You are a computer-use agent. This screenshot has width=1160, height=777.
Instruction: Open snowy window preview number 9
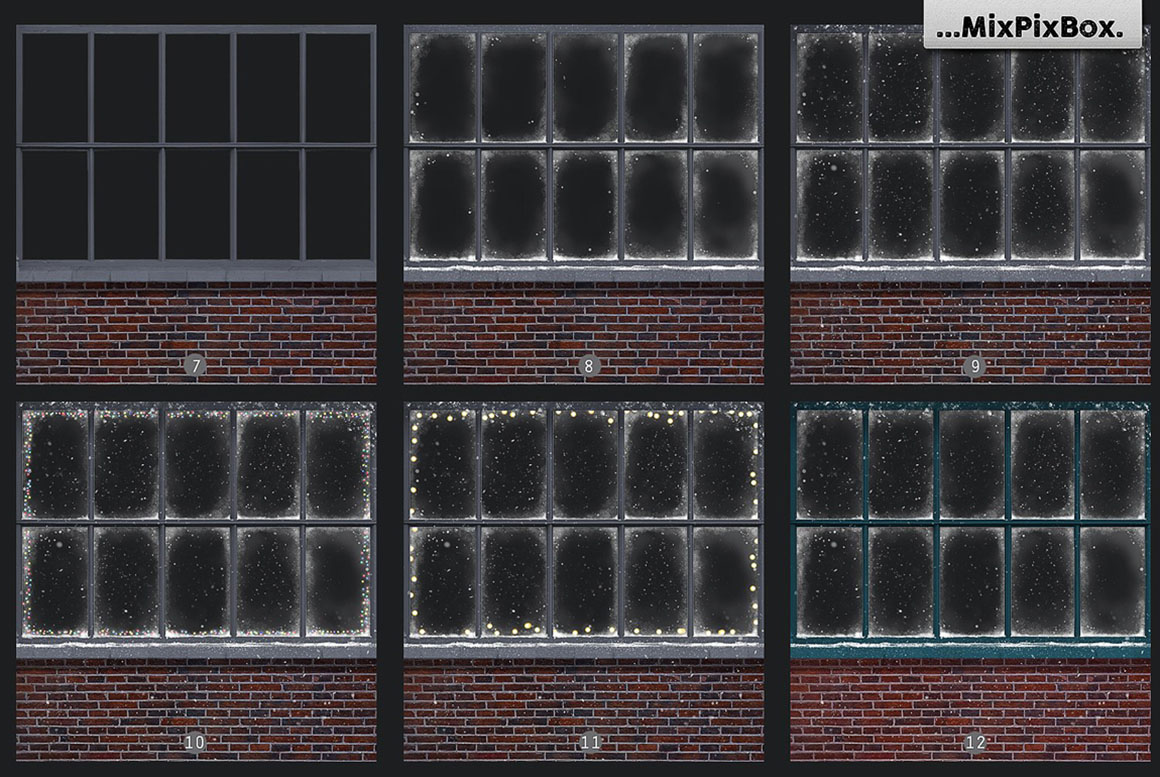tap(970, 204)
